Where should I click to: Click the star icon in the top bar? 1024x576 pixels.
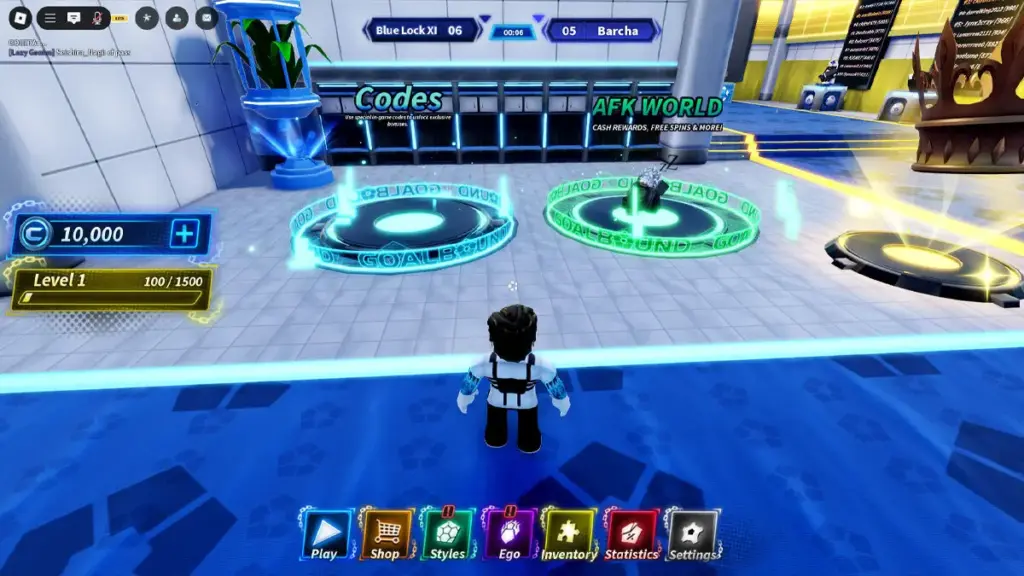[x=146, y=18]
